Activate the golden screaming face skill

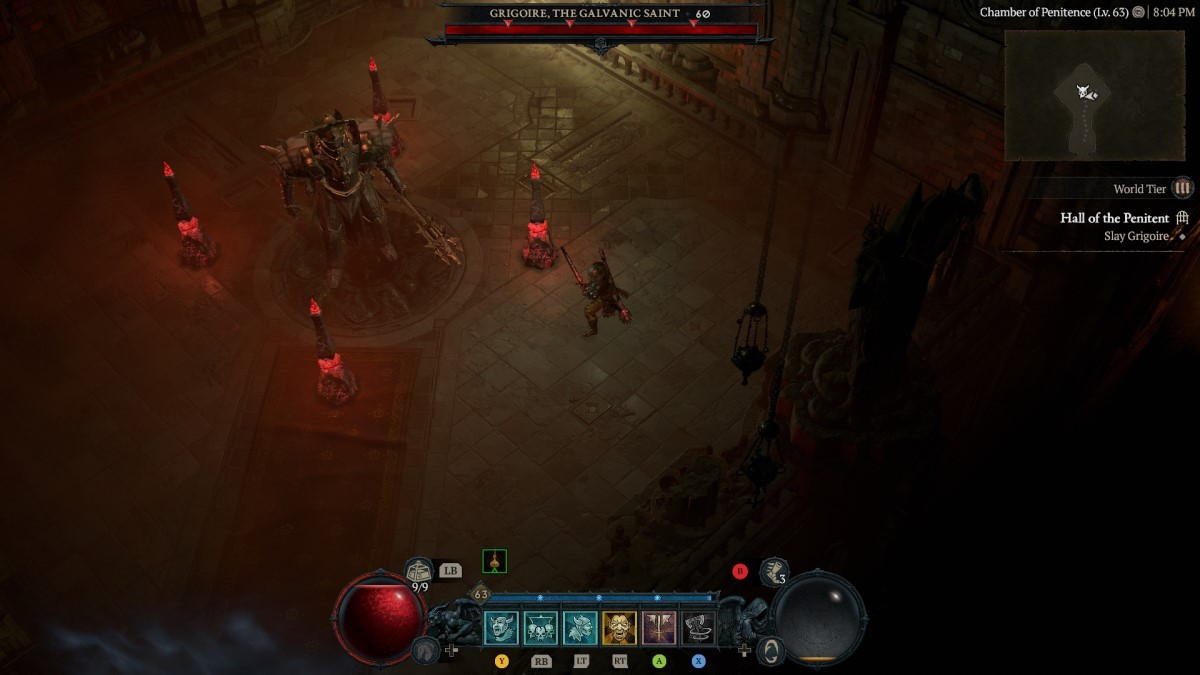[x=619, y=628]
